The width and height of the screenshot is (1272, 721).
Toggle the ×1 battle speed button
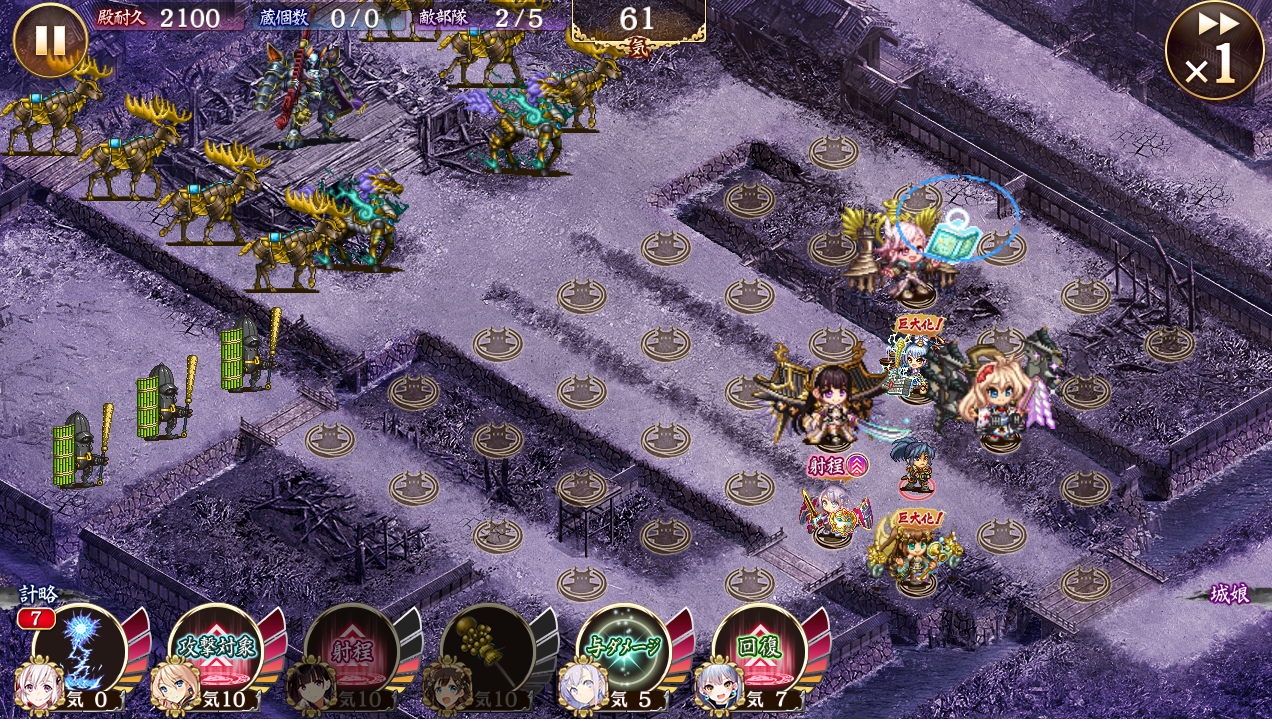tap(1214, 50)
